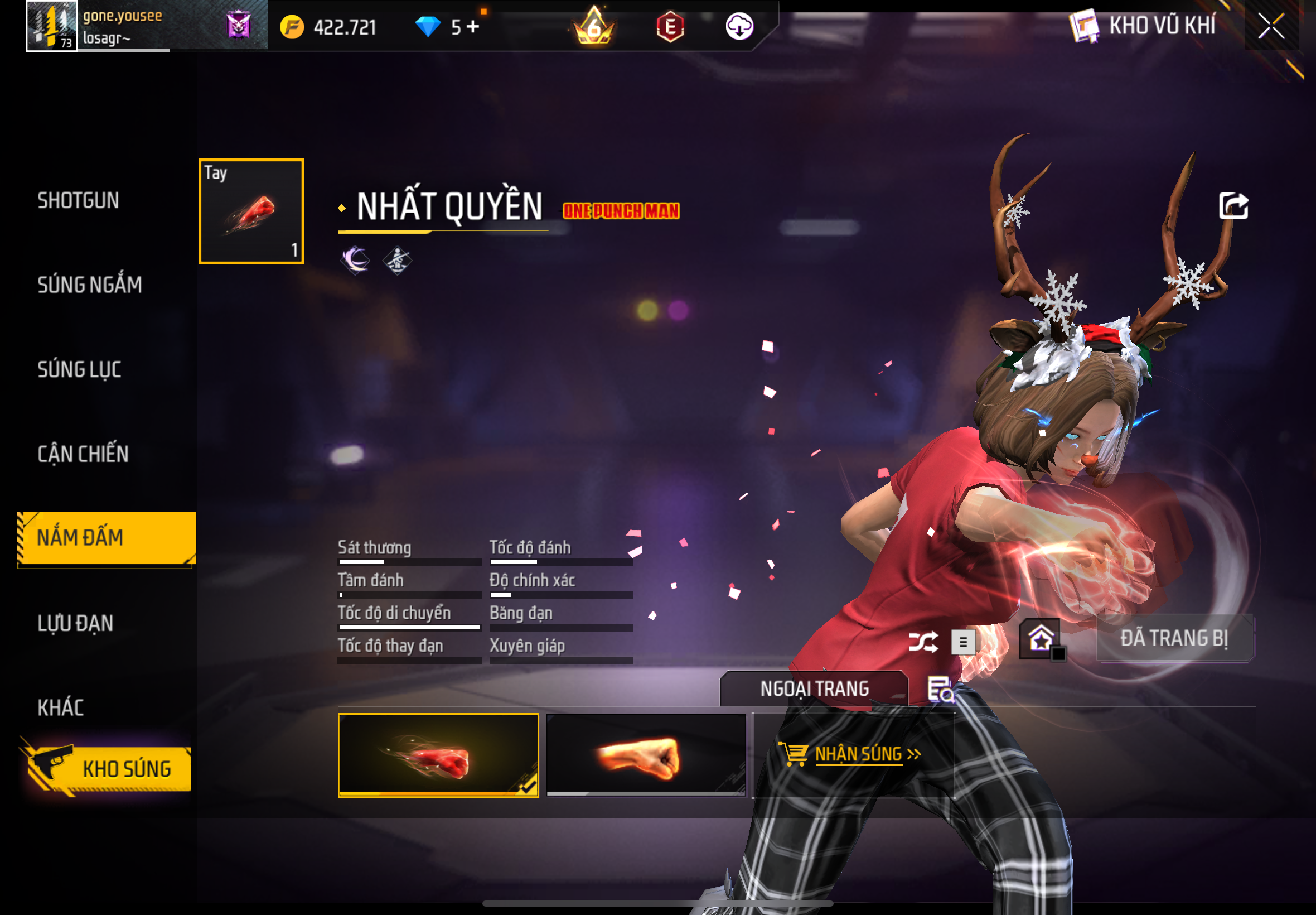Close the weapon vault screen
1316x915 pixels.
click(x=1270, y=26)
